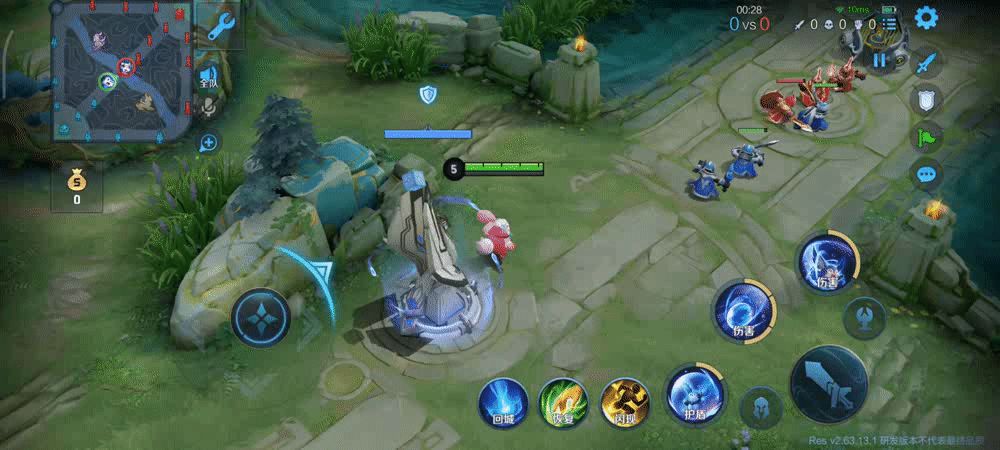The width and height of the screenshot is (1000, 450).
Task: Activate the 护盾 shield skill
Action: (689, 394)
